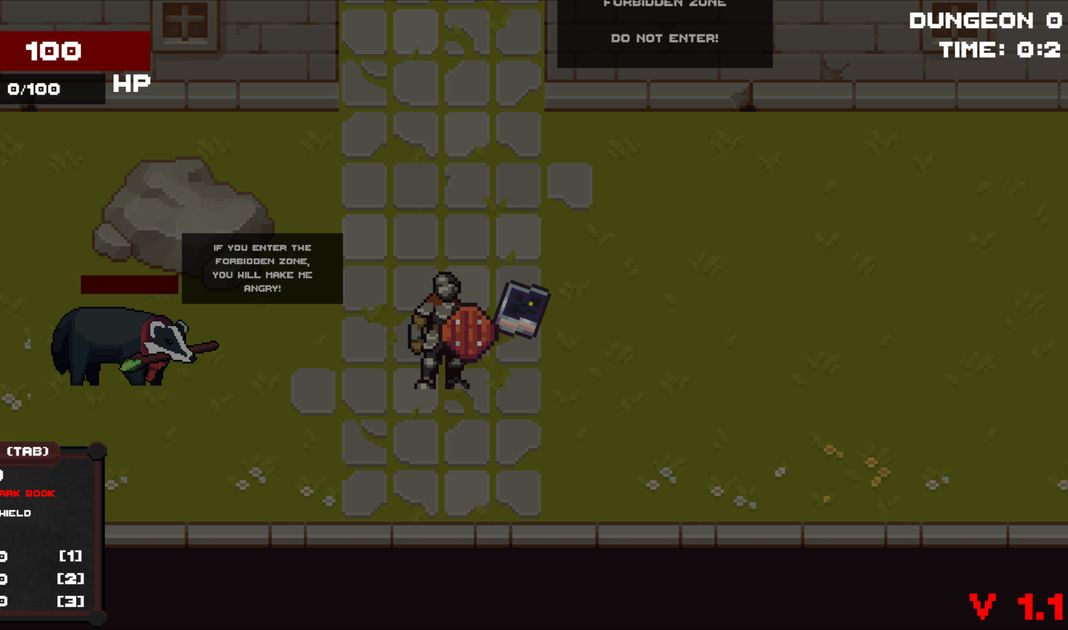Select the Dark Book entry in the inventory panel
This screenshot has height=630, width=1068.
28,493
